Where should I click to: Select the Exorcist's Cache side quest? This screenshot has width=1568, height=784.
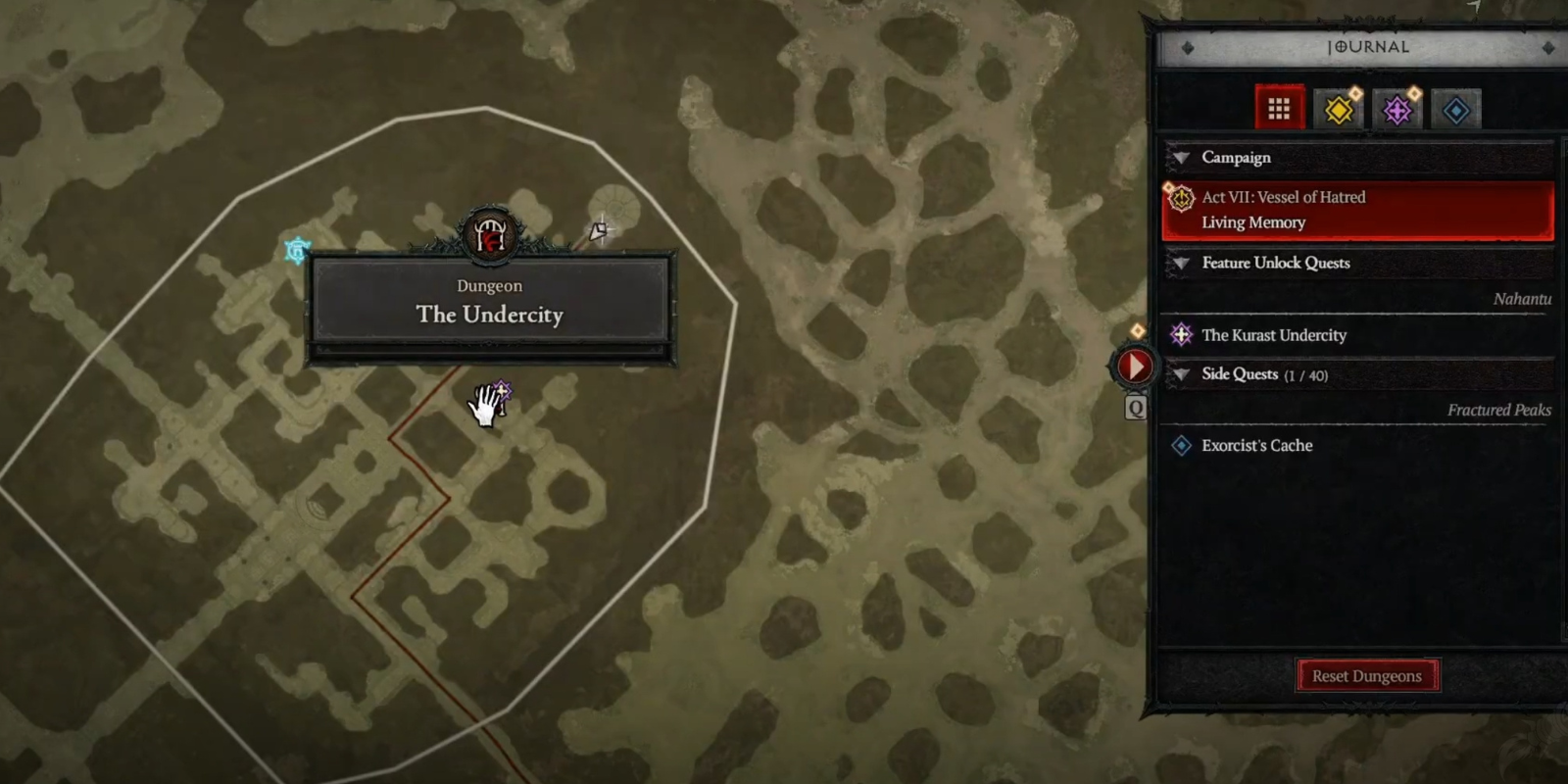tap(1256, 446)
